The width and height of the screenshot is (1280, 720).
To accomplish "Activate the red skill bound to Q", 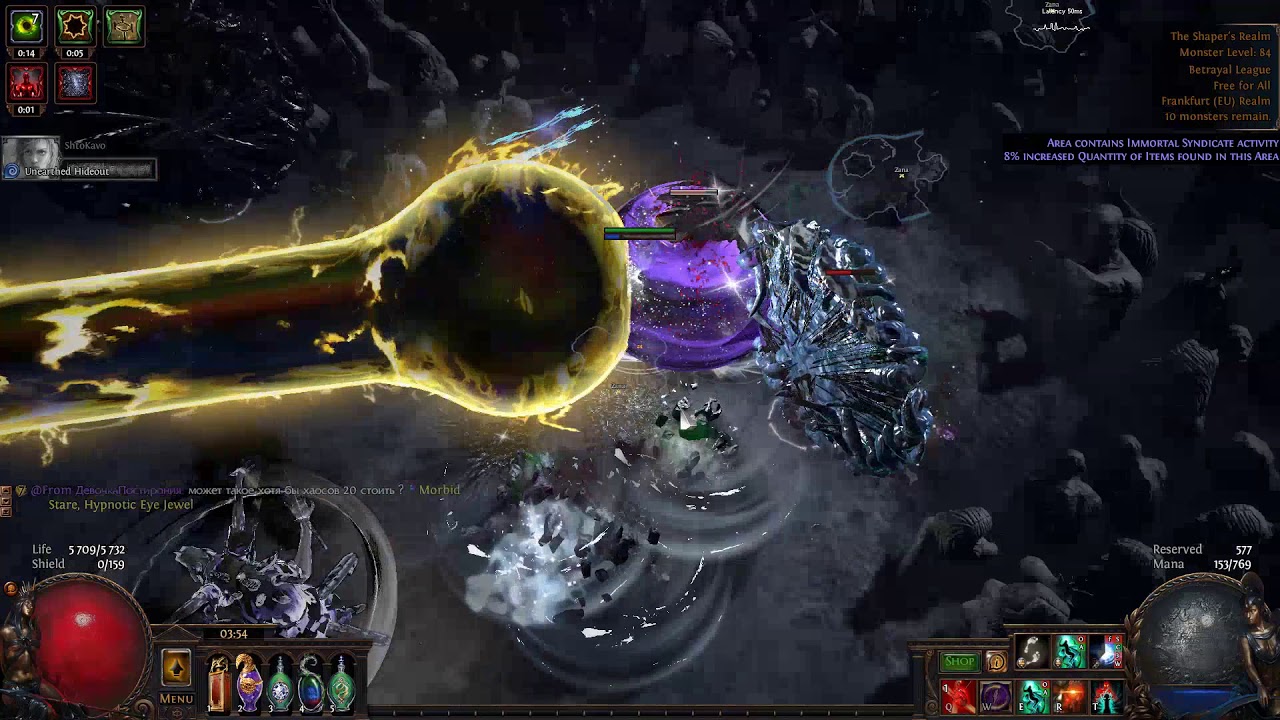I will click(x=958, y=696).
